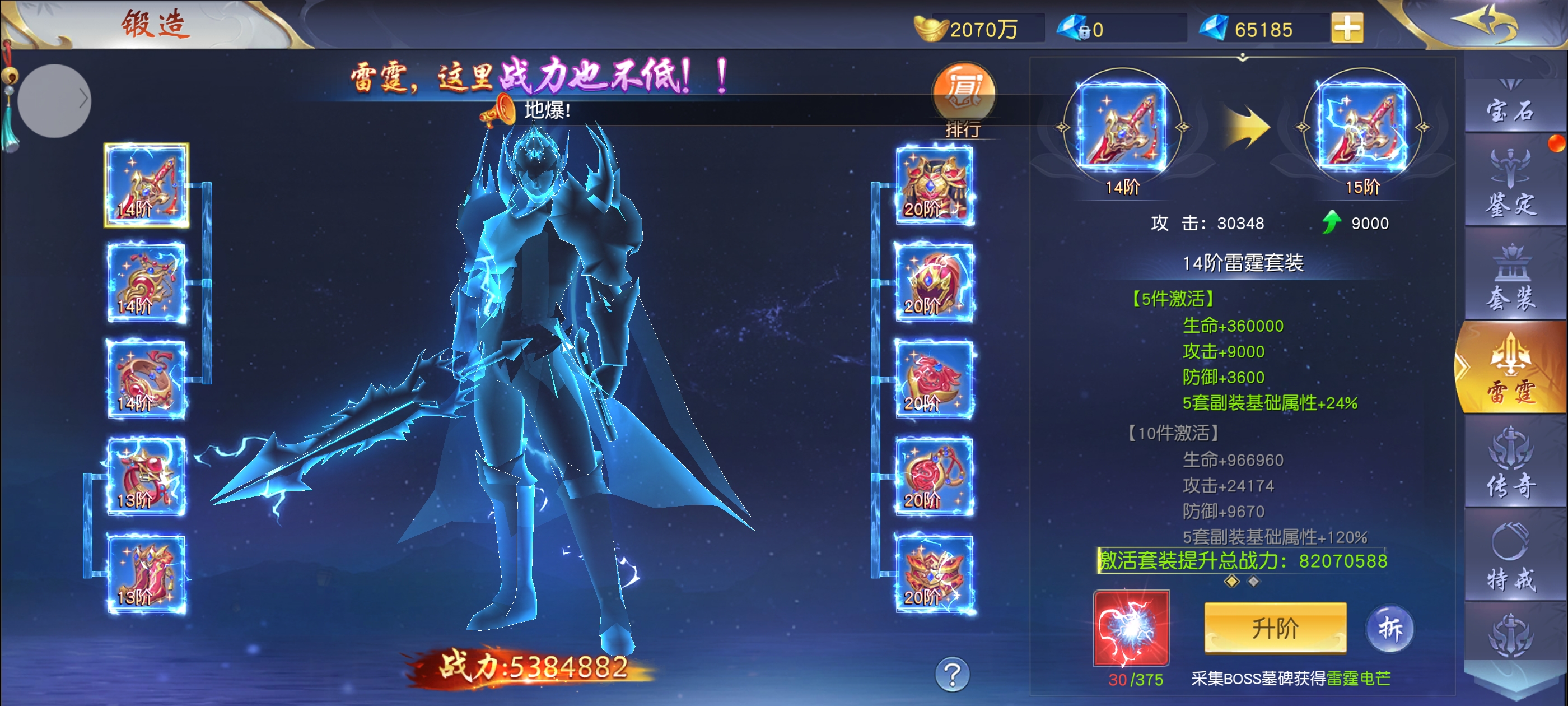The image size is (1568, 706).
Task: Open the question mark help button
Action: pyautogui.click(x=952, y=674)
